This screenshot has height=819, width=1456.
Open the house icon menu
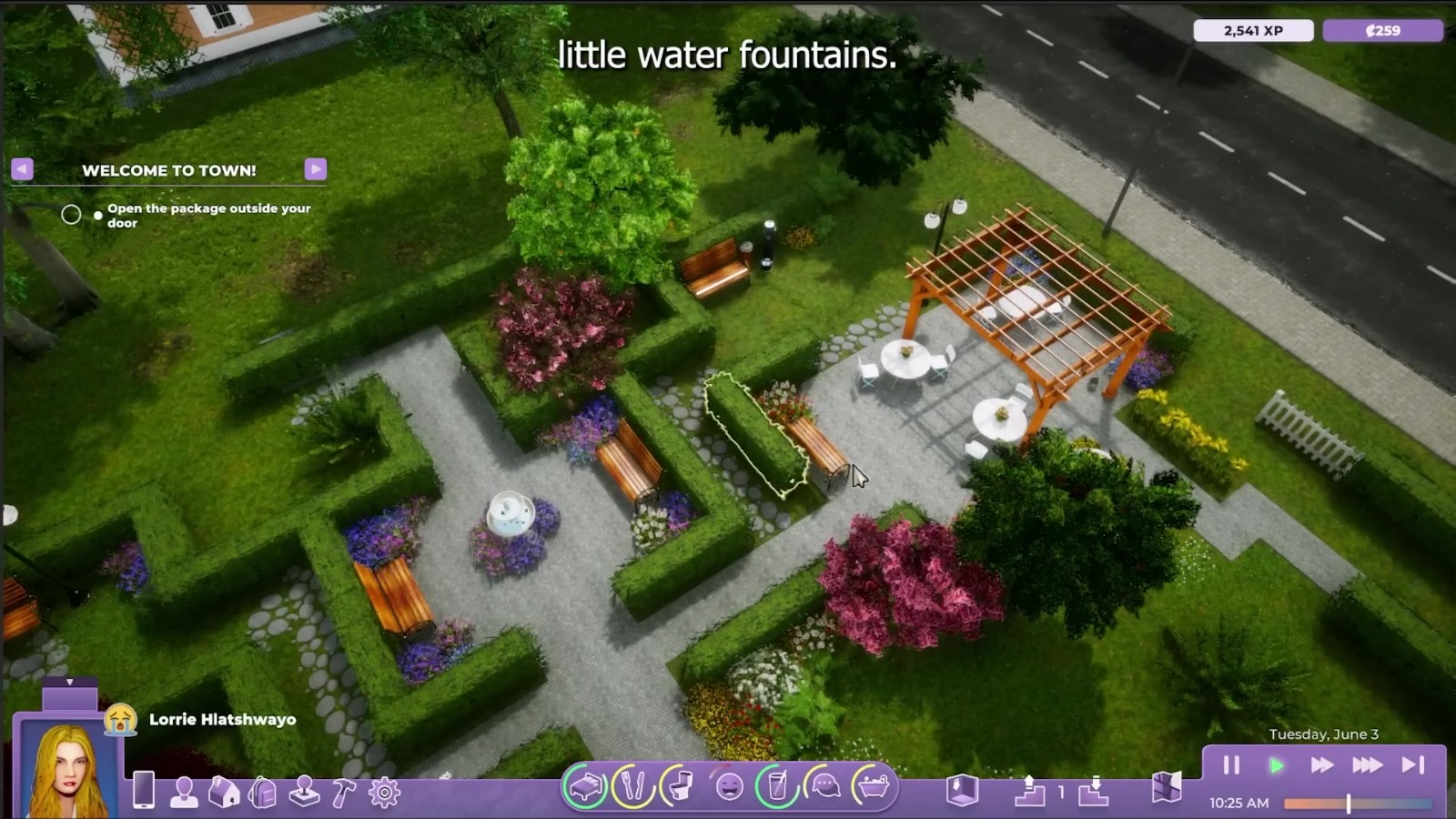point(223,792)
